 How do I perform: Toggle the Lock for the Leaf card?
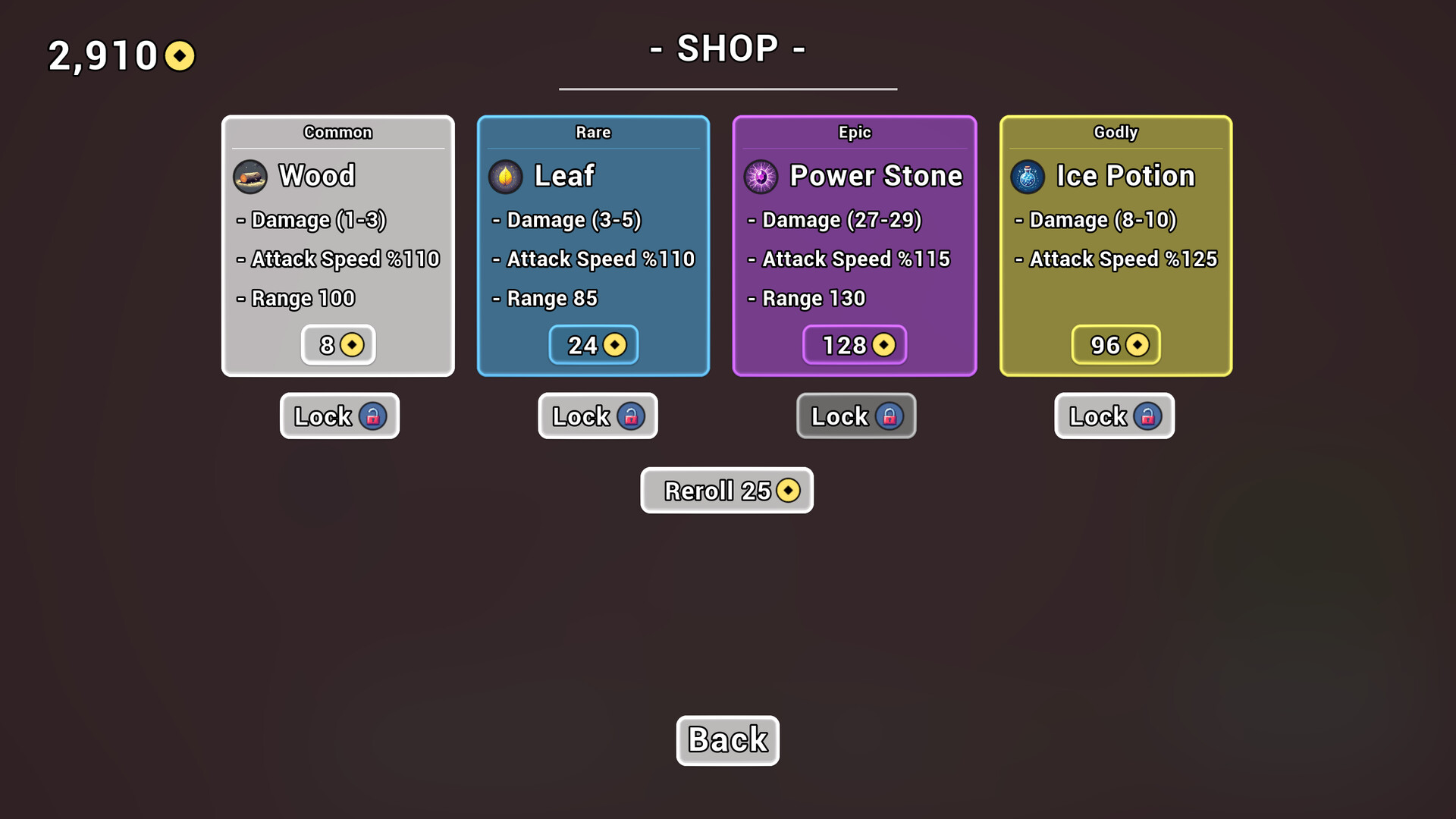pyautogui.click(x=598, y=416)
